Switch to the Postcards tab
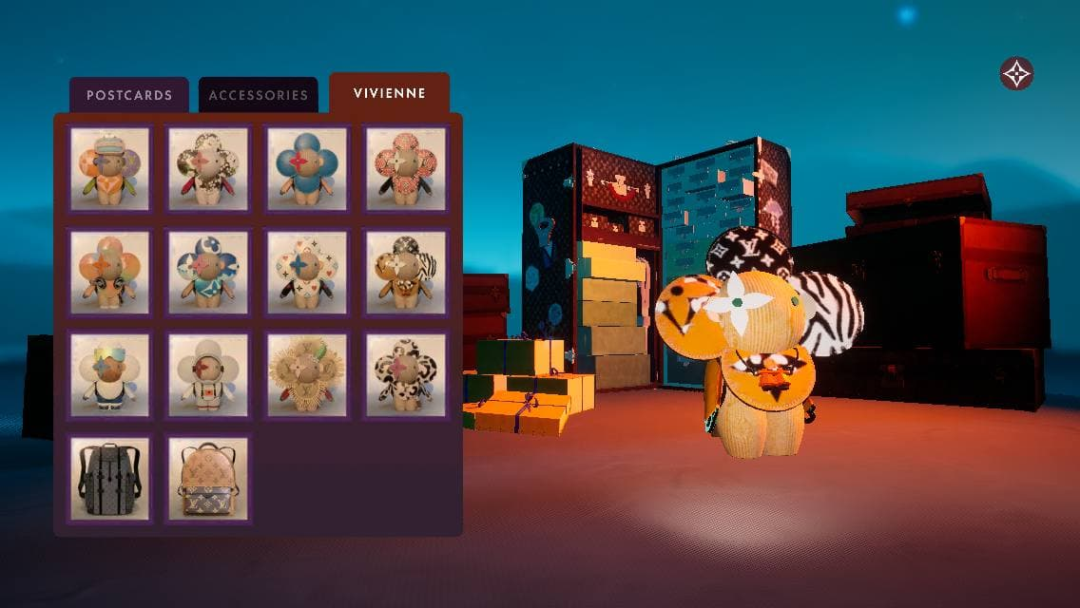This screenshot has height=608, width=1080. (129, 96)
